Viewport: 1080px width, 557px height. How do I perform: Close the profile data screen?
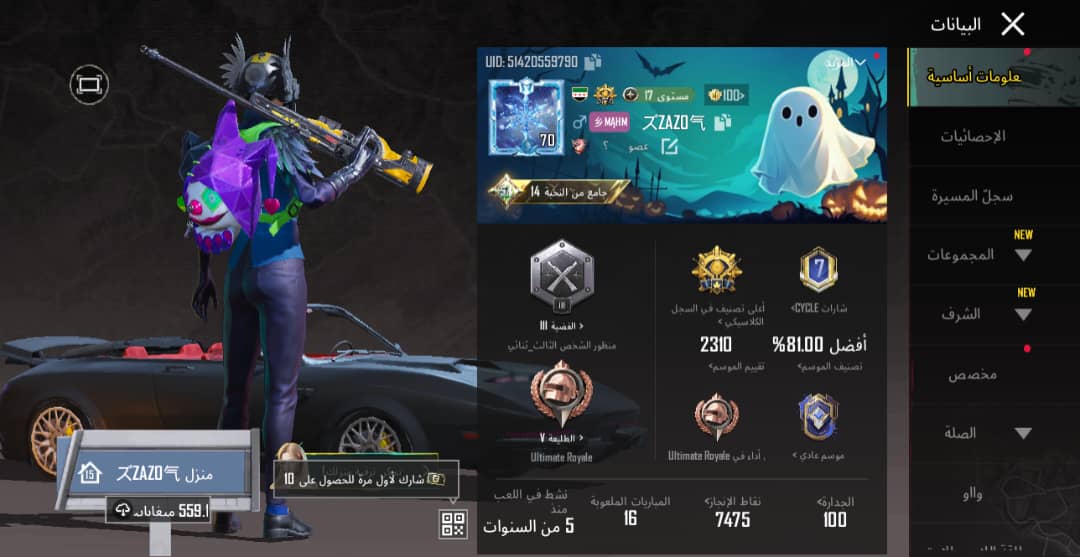(x=1012, y=24)
